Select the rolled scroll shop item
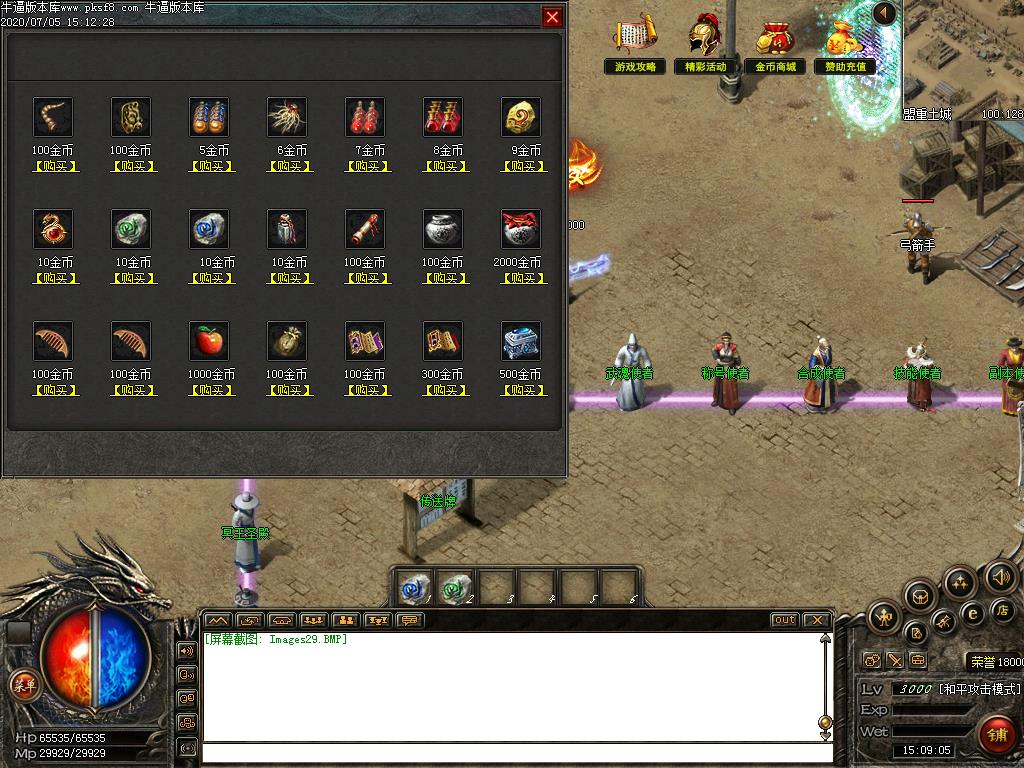Image resolution: width=1024 pixels, height=768 pixels. coord(365,229)
